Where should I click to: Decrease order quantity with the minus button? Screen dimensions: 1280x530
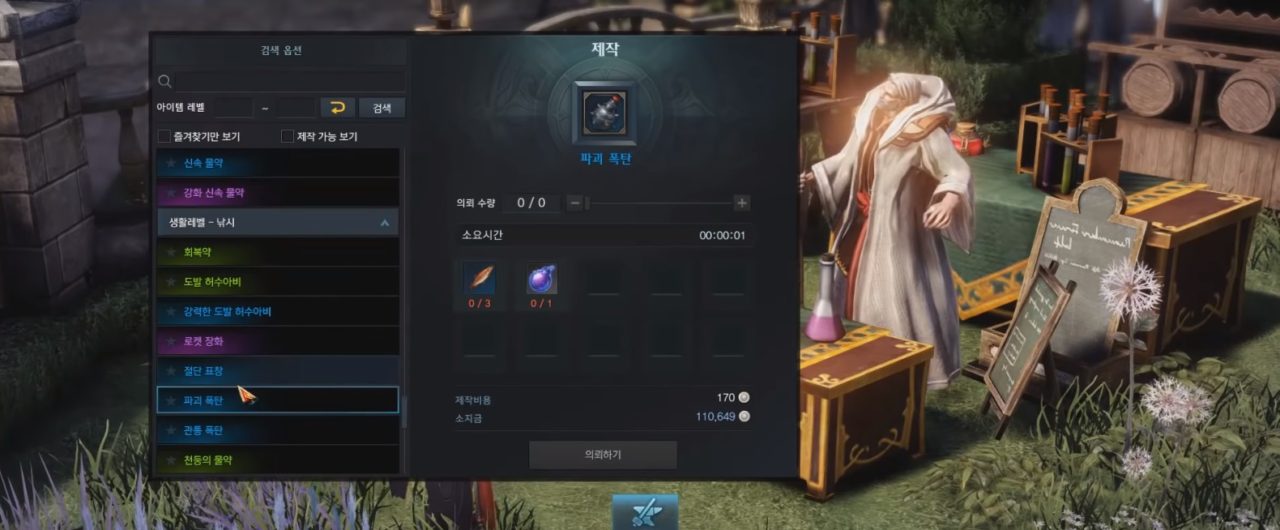(x=575, y=203)
